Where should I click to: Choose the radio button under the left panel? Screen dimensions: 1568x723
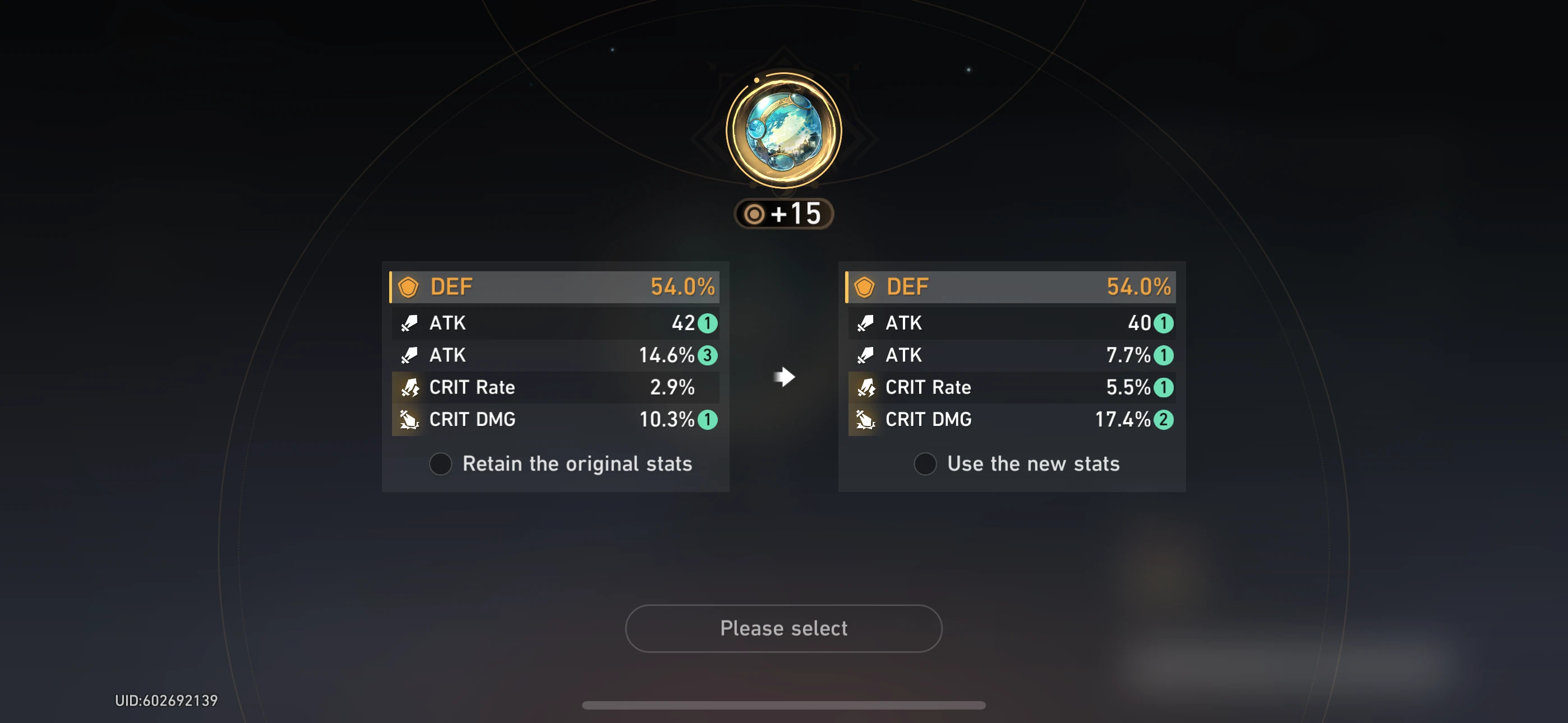coord(440,464)
